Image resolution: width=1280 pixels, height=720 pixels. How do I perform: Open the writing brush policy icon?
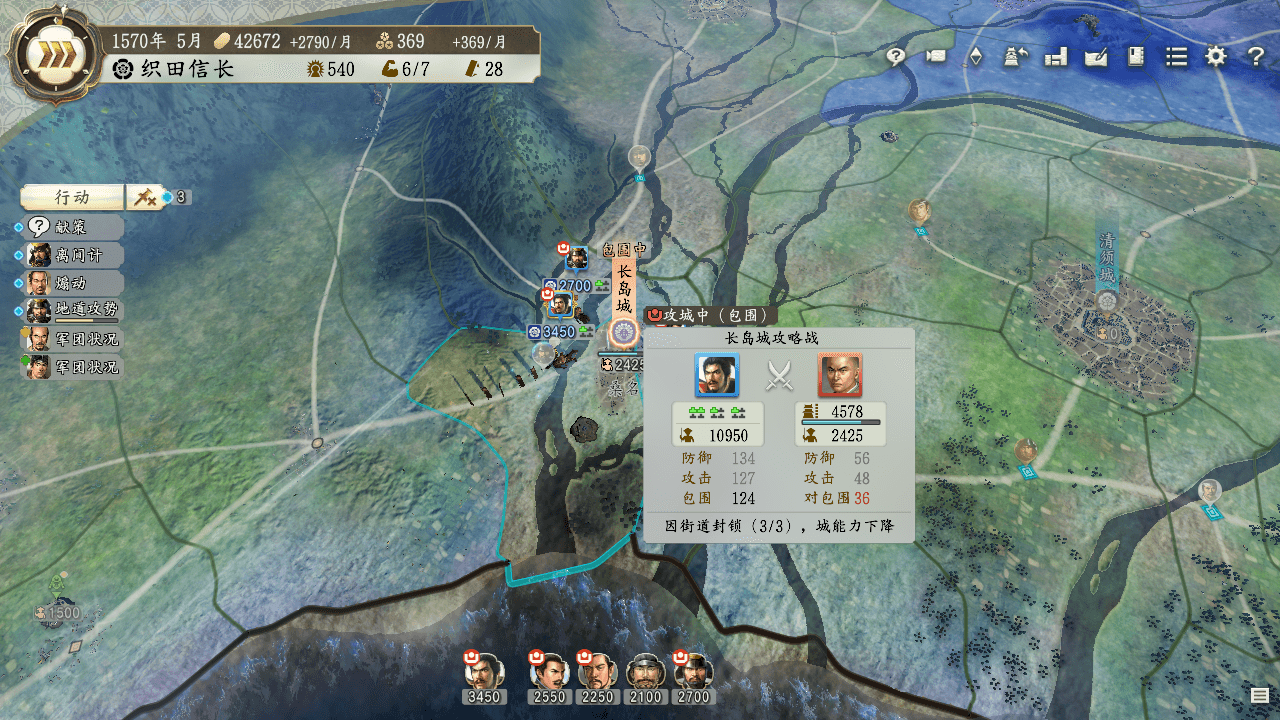1096,57
